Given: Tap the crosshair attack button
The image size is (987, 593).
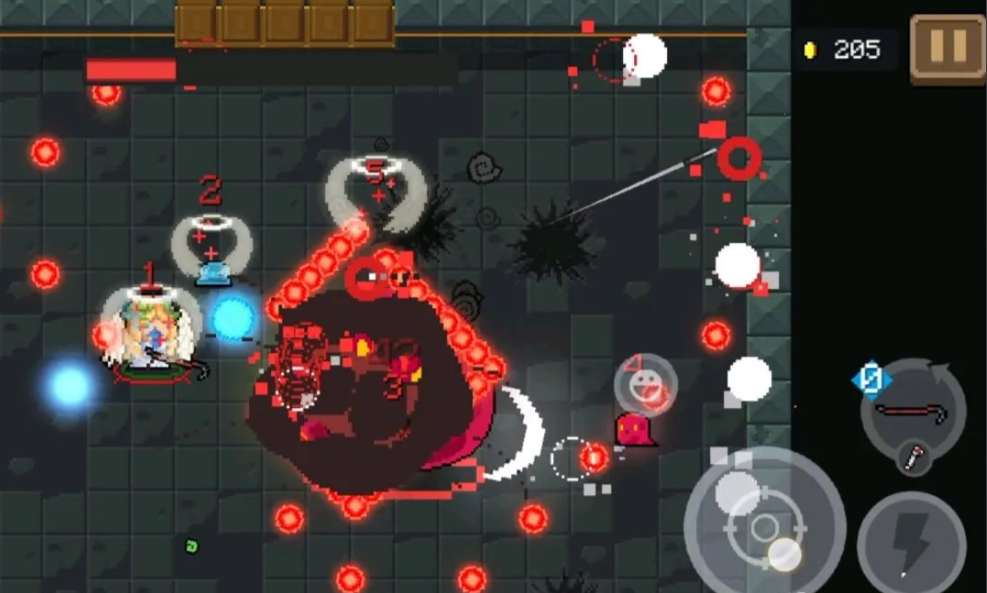Looking at the screenshot, I should tap(764, 525).
